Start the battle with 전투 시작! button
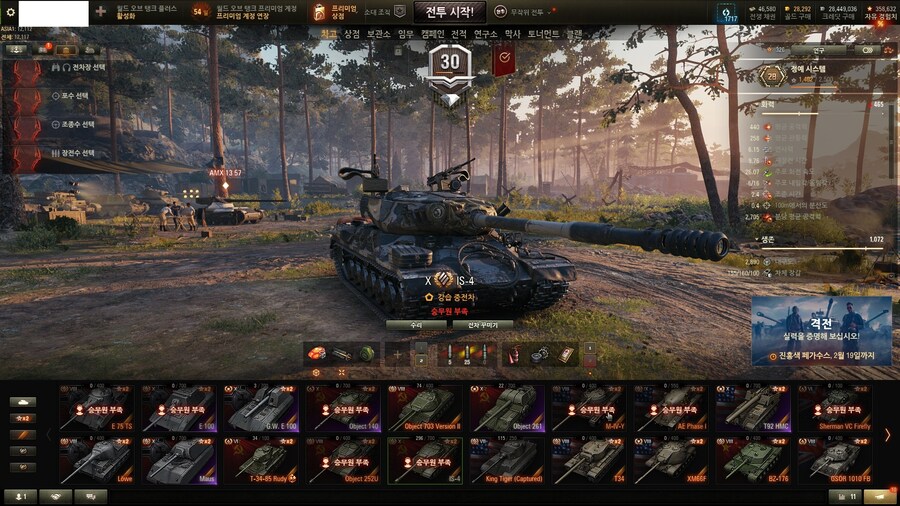 point(449,12)
